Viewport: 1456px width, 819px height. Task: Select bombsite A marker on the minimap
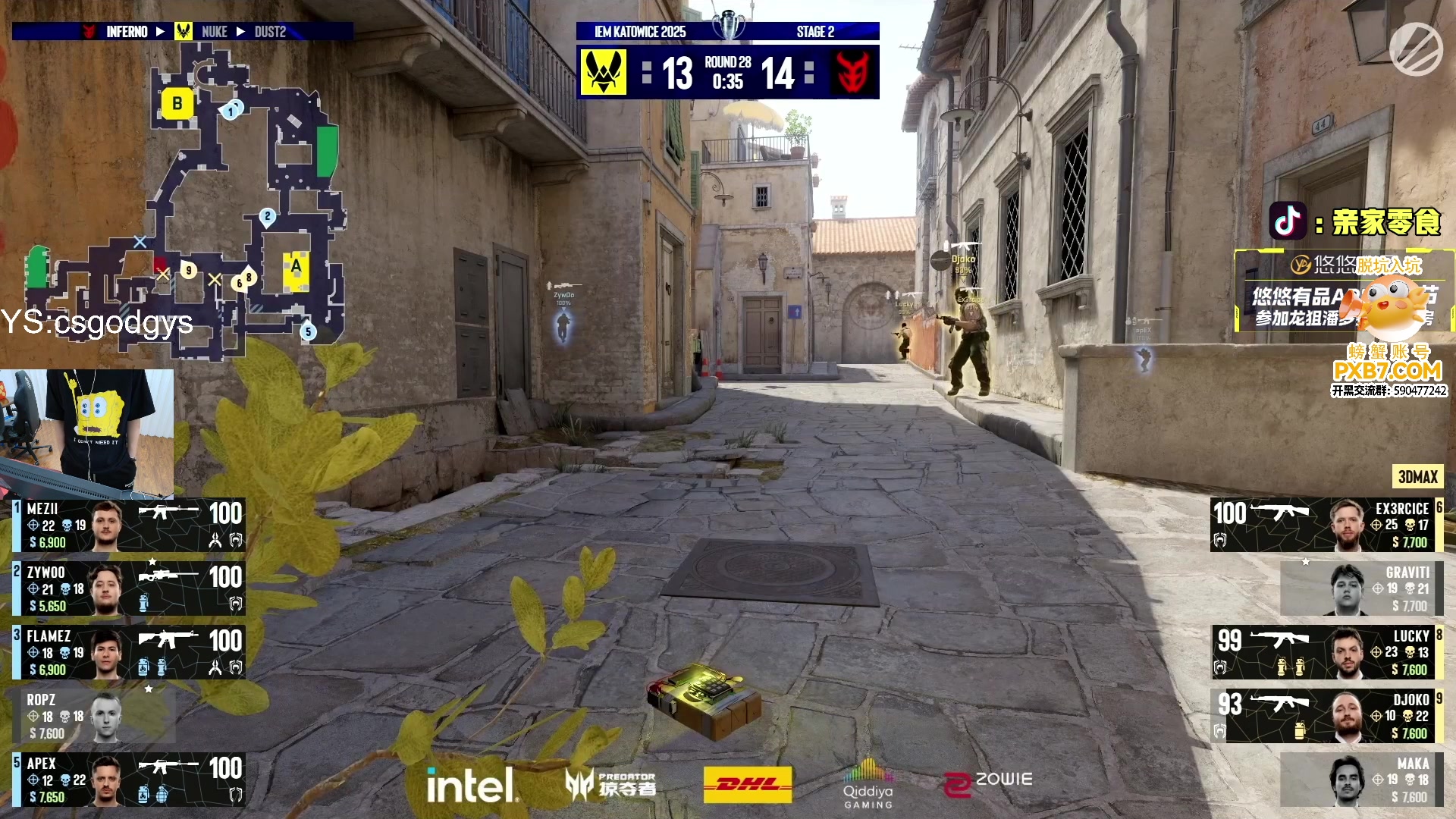pos(296,267)
